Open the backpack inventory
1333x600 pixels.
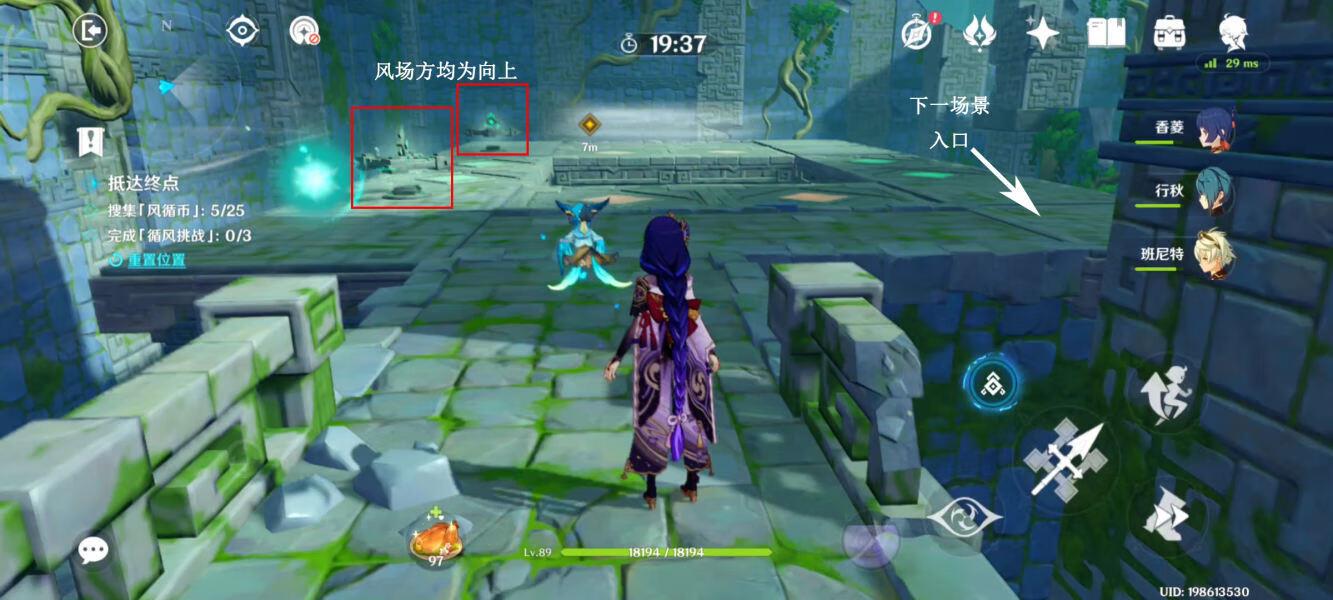click(1169, 33)
